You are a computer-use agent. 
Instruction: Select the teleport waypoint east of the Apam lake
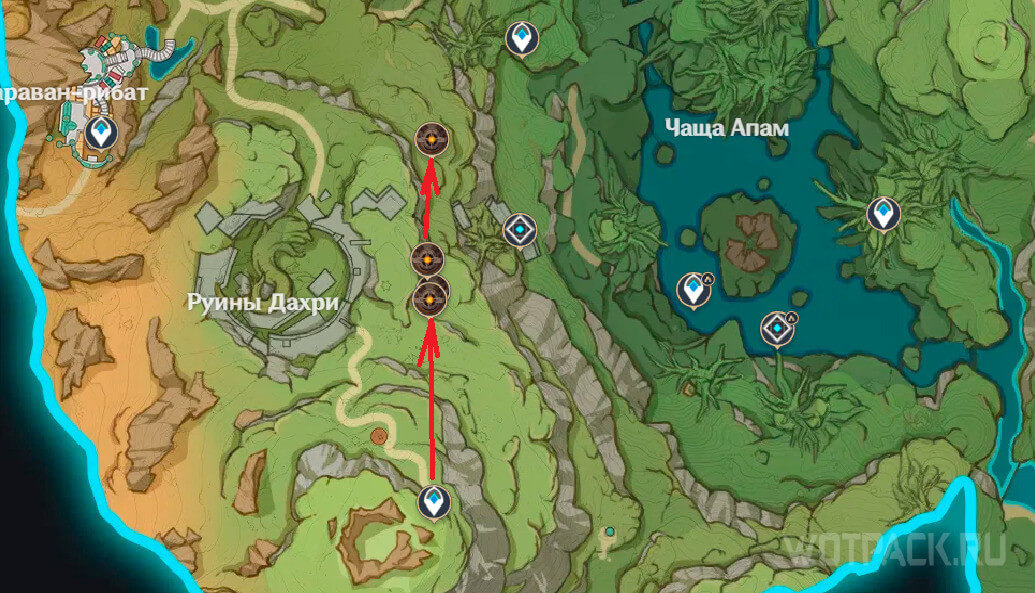click(881, 213)
